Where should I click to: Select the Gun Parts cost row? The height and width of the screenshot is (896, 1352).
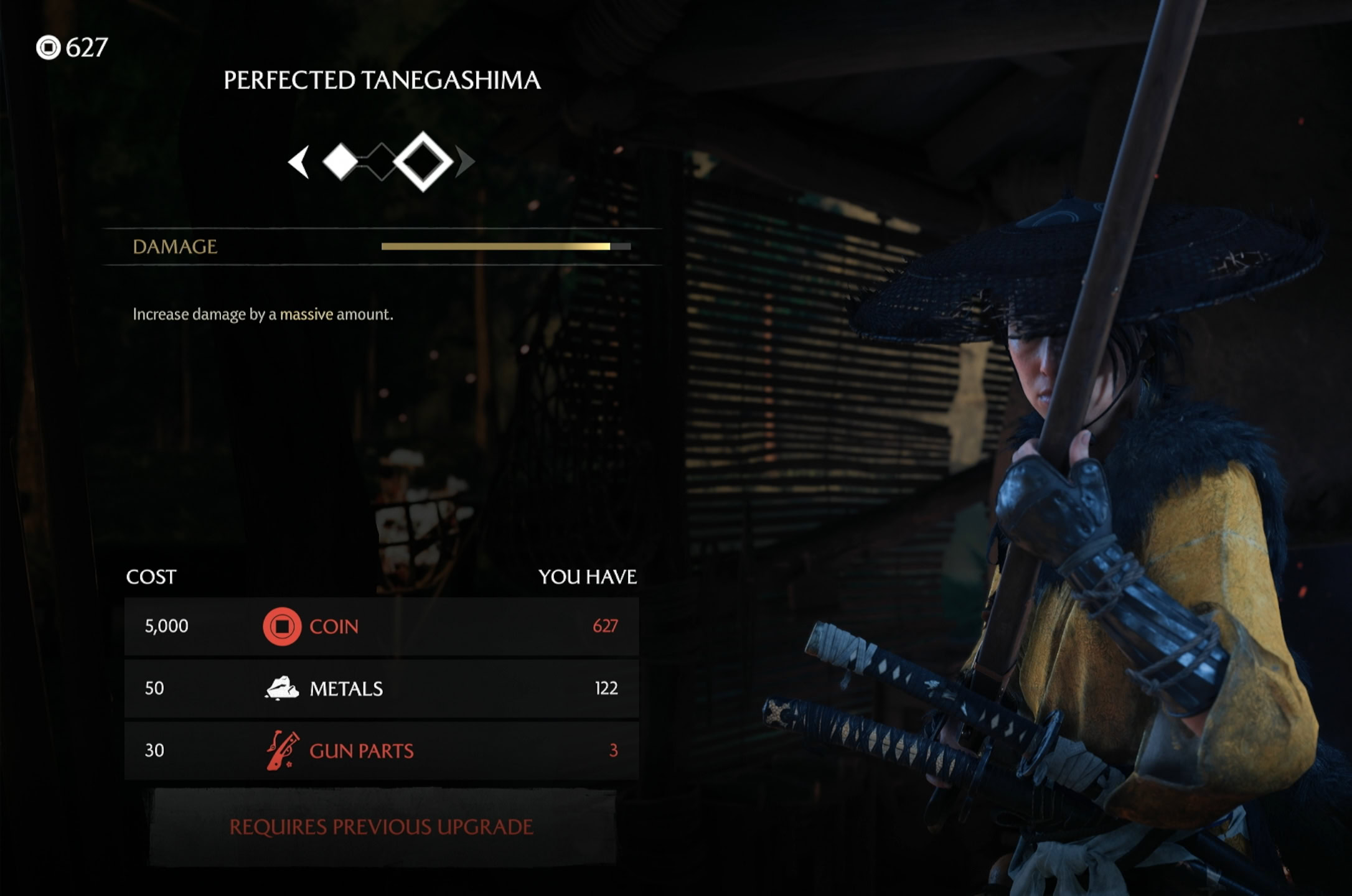tap(382, 750)
